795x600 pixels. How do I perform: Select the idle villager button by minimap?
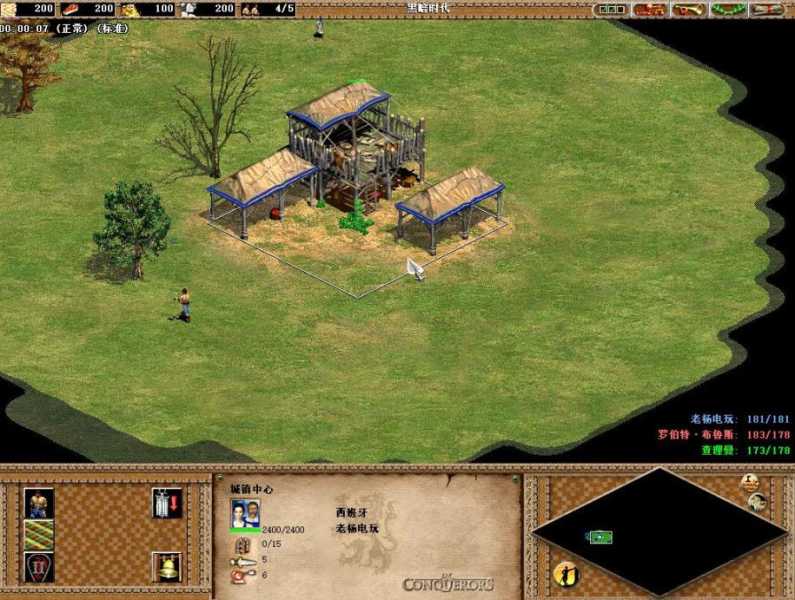point(566,574)
